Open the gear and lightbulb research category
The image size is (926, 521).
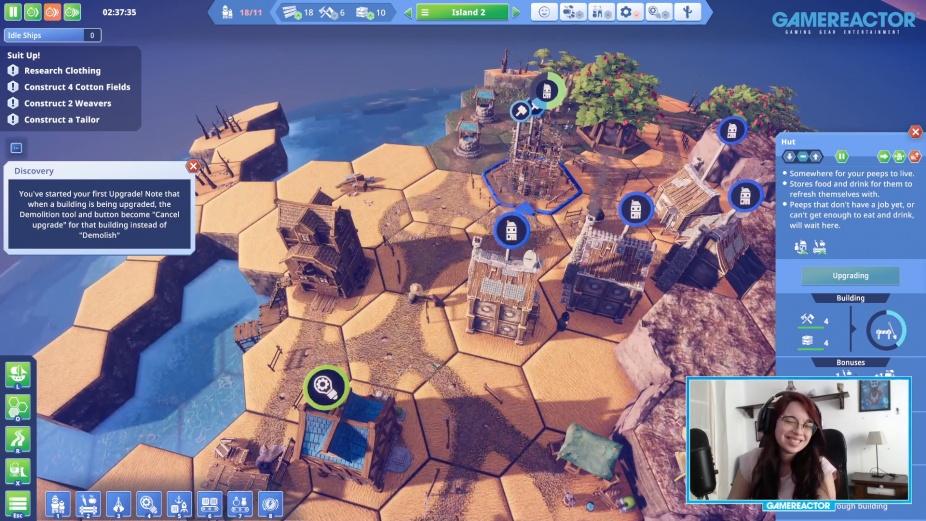point(149,502)
